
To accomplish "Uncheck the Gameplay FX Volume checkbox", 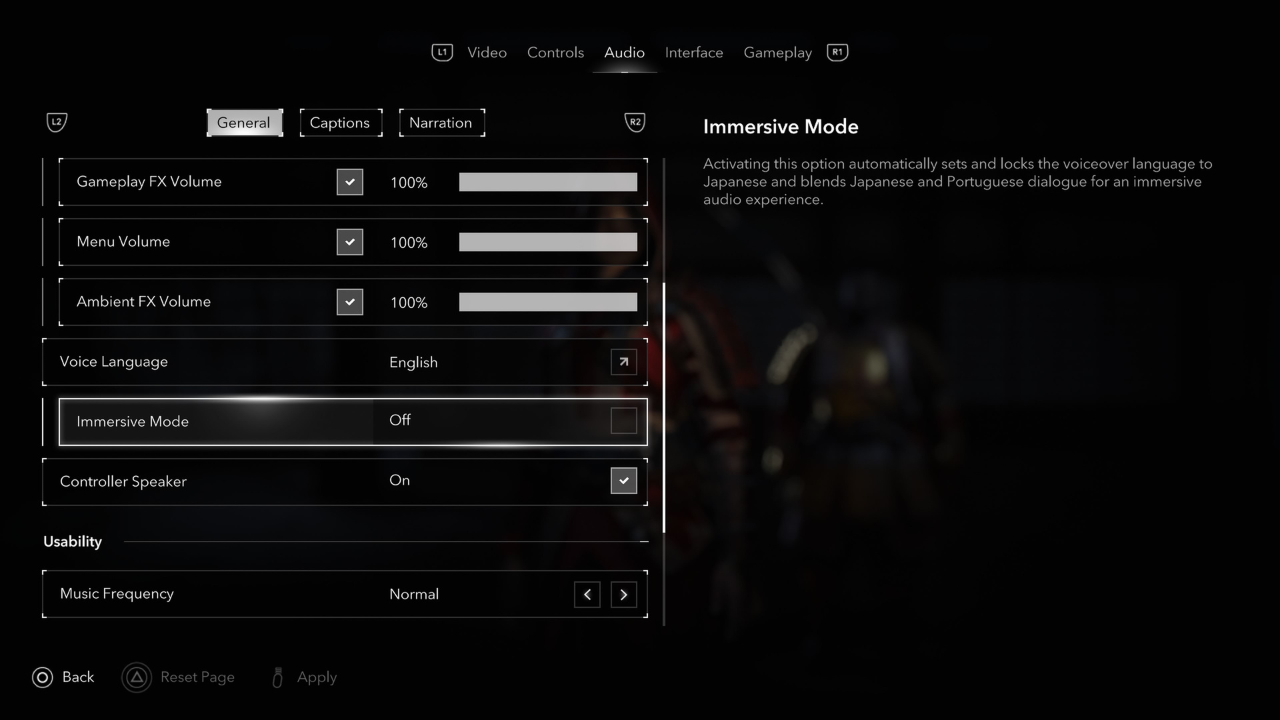I will pyautogui.click(x=350, y=182).
